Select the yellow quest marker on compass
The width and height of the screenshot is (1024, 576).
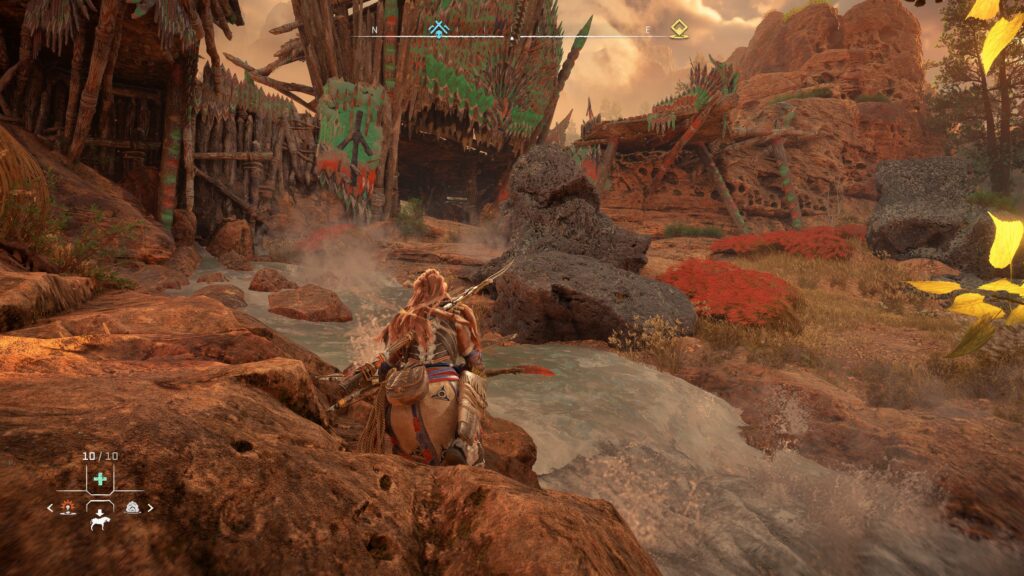click(679, 29)
